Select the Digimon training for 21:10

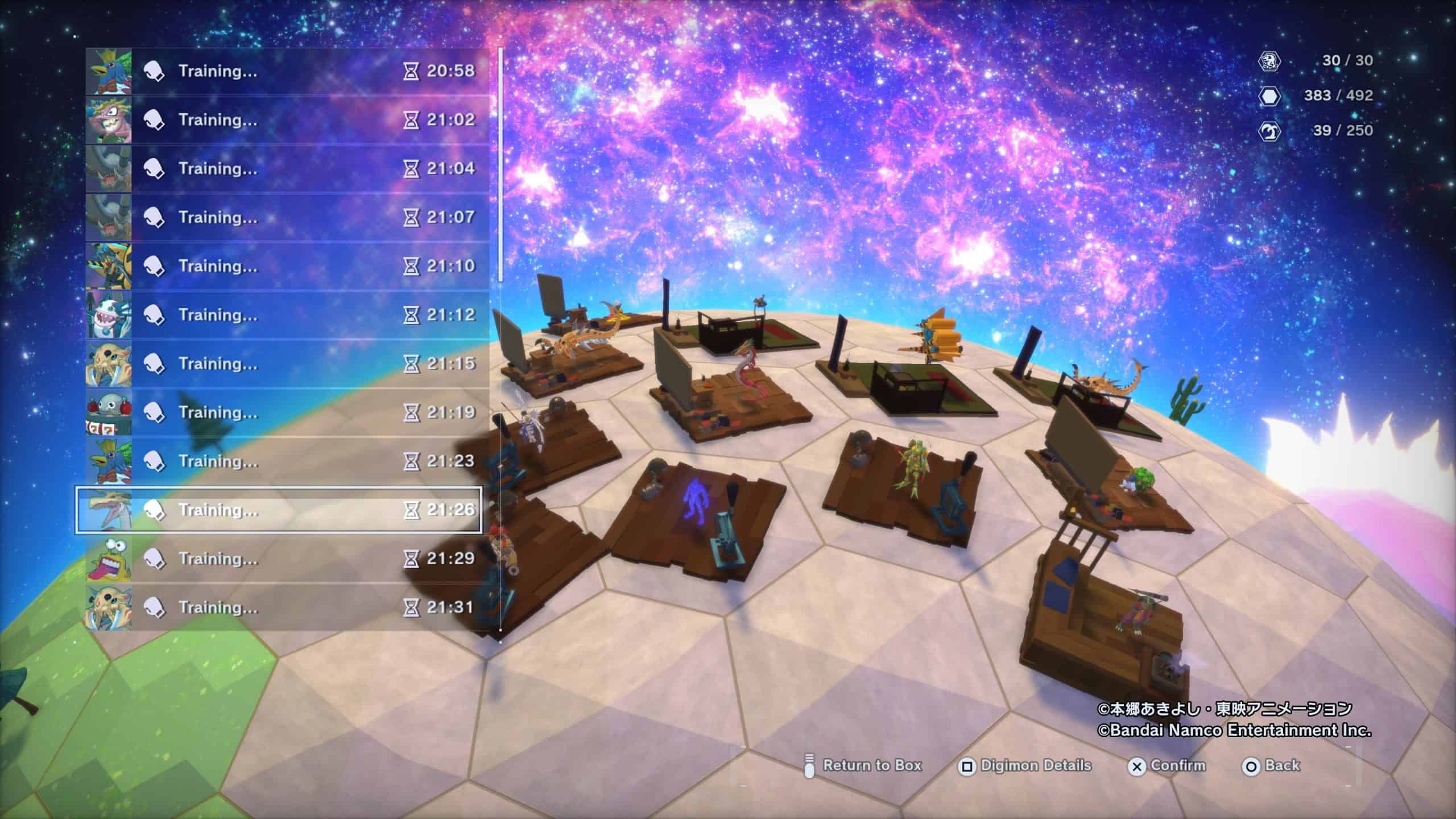coord(287,266)
